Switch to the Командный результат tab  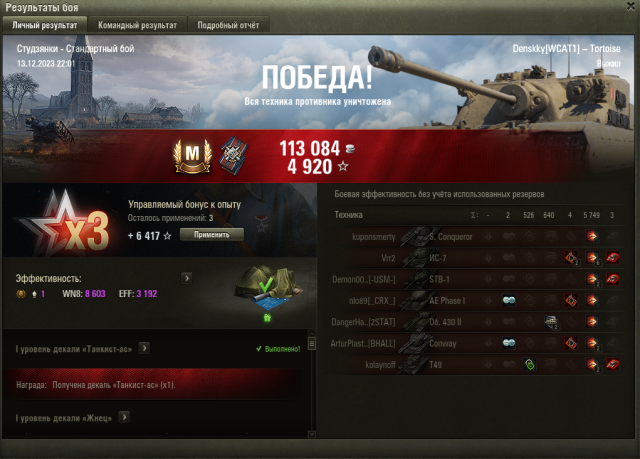pos(138,24)
